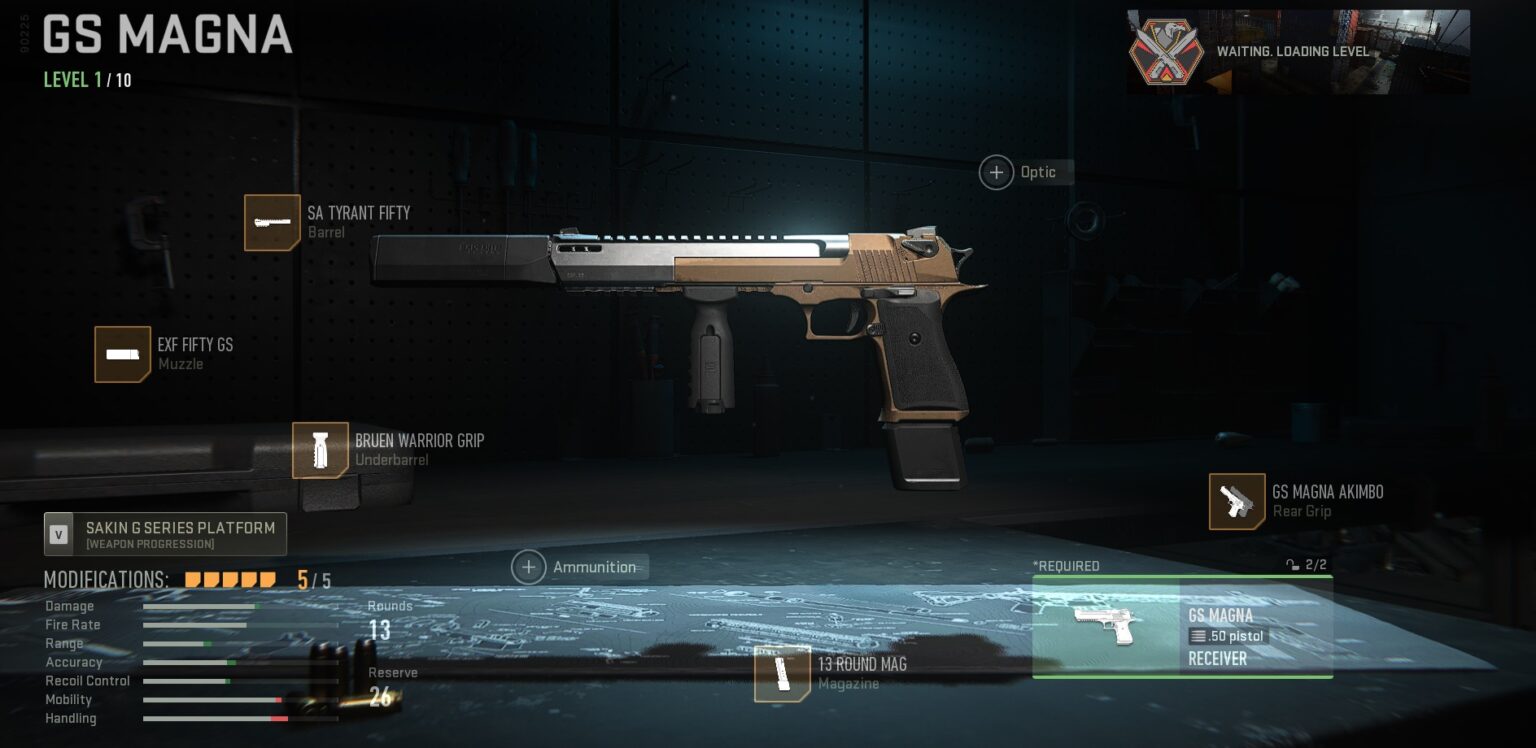Equip the GS Magna Akimbo rear grip
Screen dimensions: 1536x748
point(1238,503)
